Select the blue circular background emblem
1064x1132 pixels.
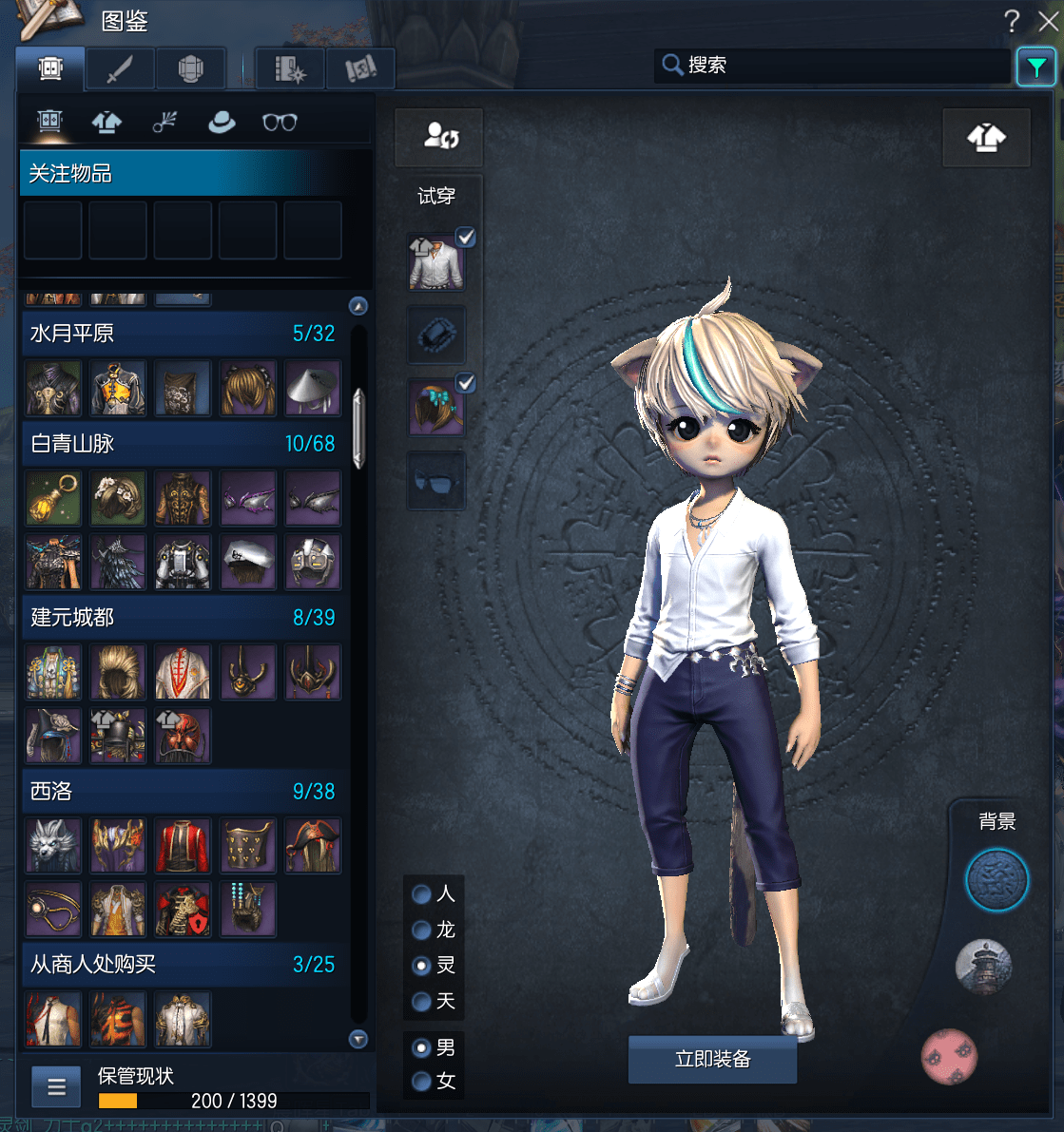click(996, 881)
